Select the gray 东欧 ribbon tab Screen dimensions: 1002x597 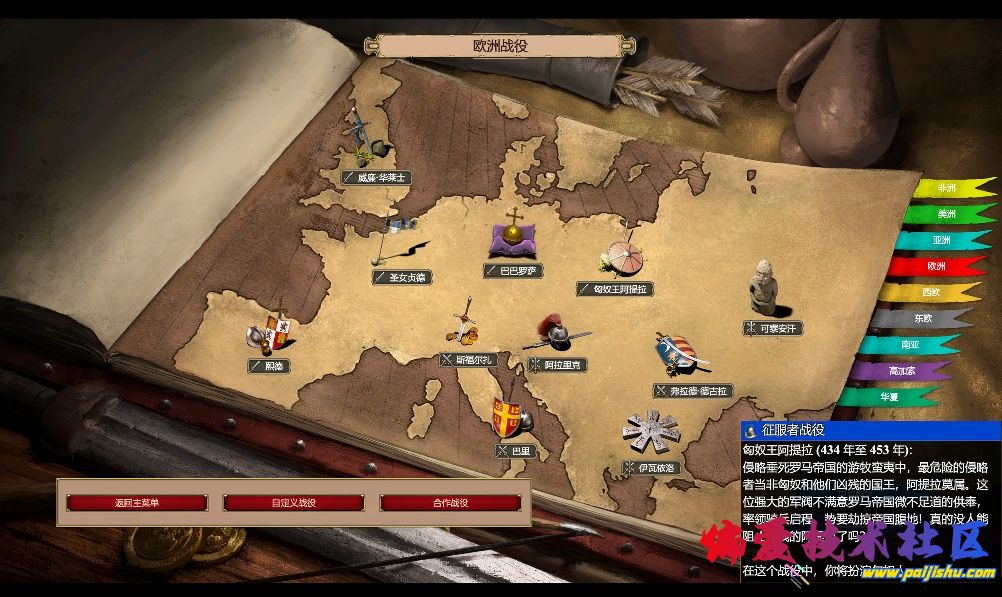921,318
